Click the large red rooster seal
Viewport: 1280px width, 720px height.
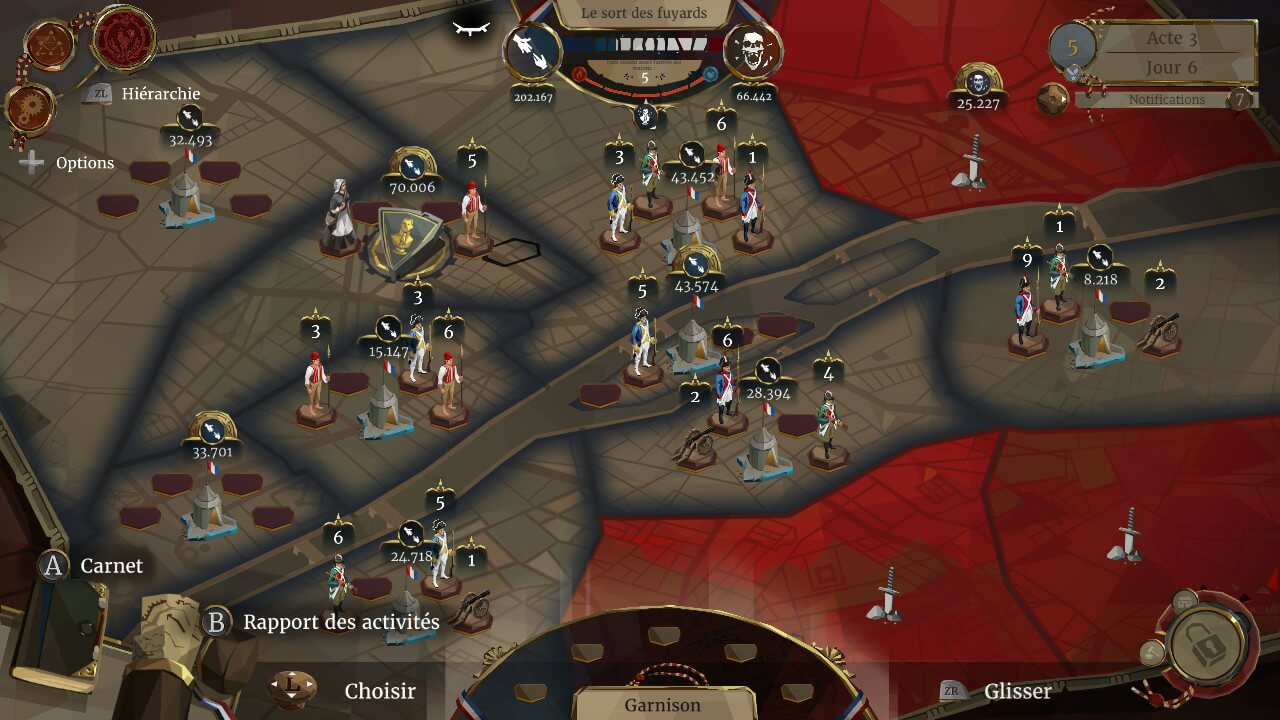click(x=123, y=38)
